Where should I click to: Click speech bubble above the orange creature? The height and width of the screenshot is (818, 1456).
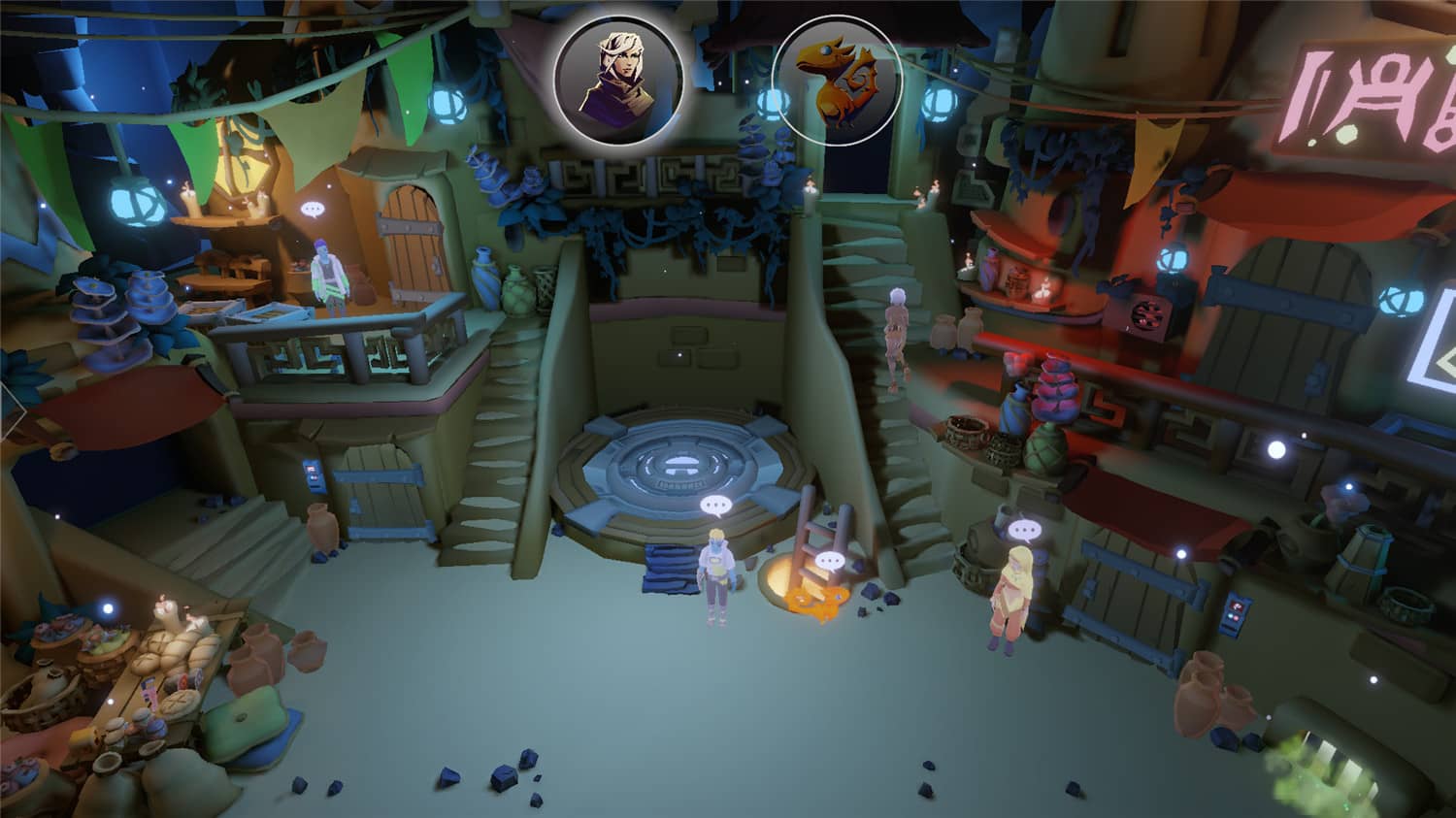pyautogui.click(x=829, y=561)
